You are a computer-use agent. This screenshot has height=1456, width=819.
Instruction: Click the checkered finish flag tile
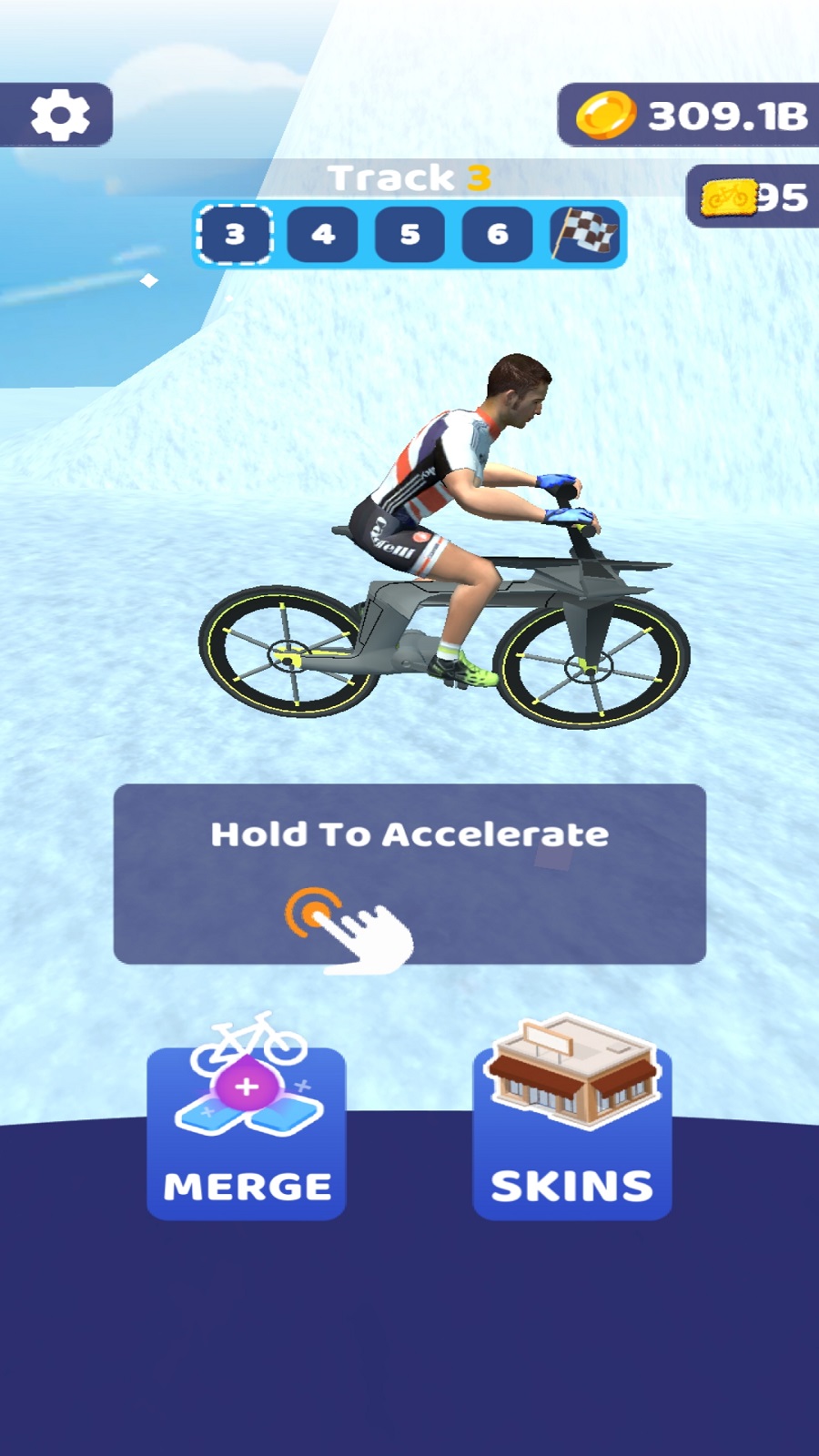click(585, 235)
